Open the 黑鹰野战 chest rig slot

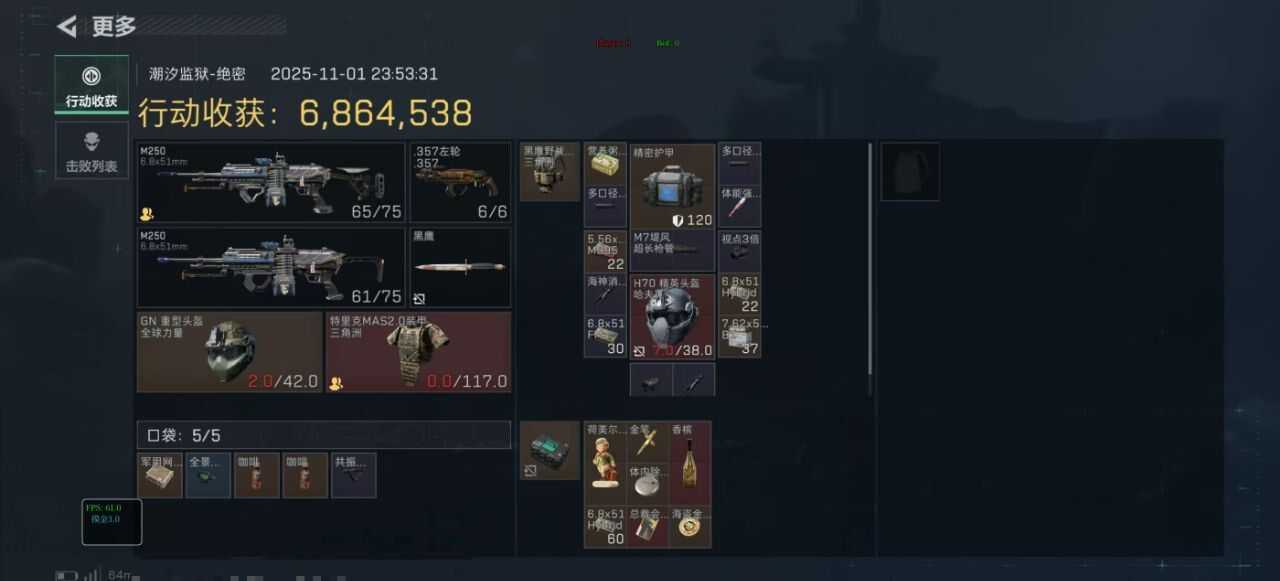point(549,171)
